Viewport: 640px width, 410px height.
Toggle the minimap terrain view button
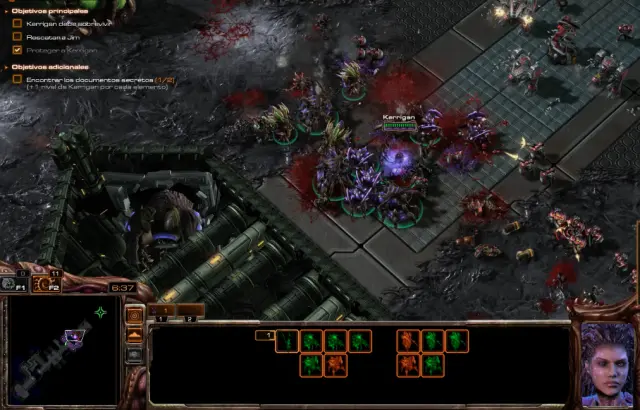(134, 335)
